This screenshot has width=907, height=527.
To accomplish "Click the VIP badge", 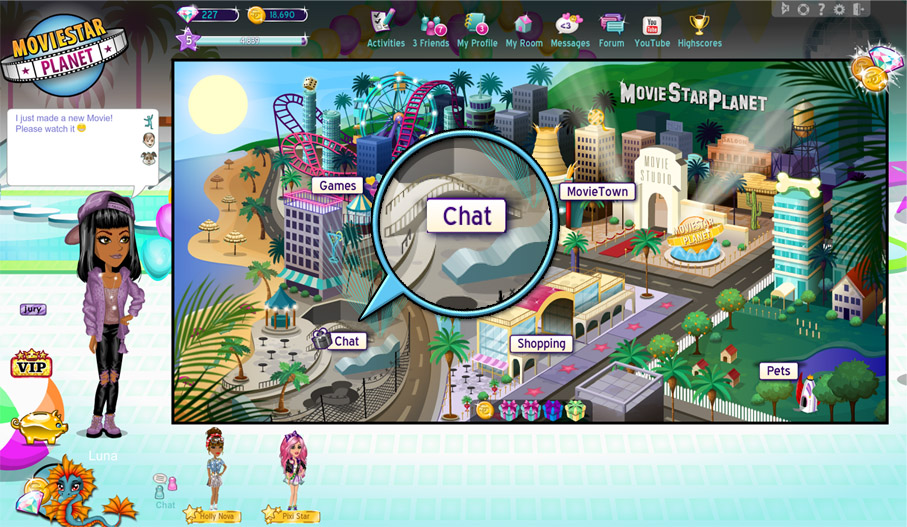I will [31, 364].
